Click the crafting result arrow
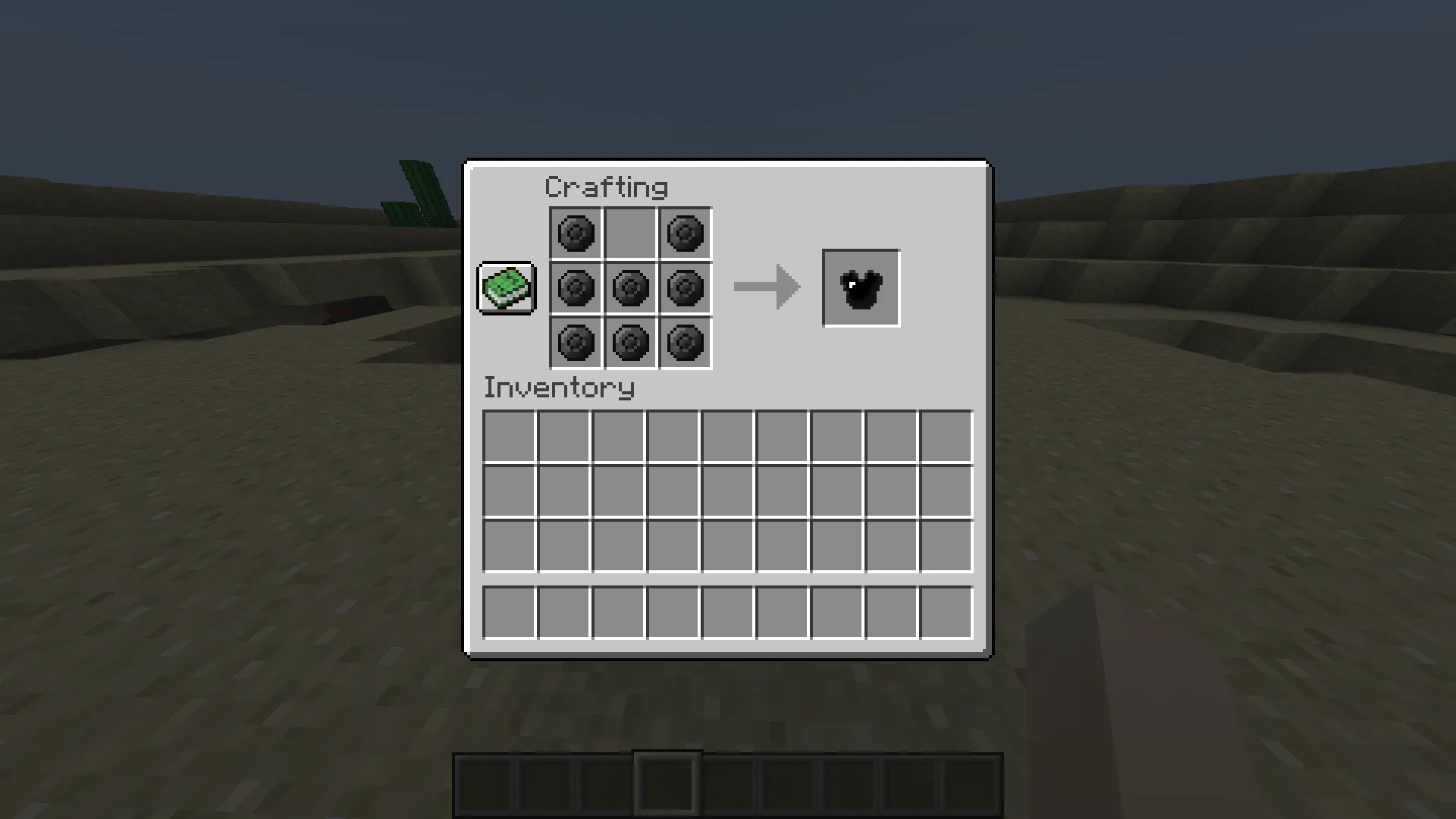This screenshot has width=1456, height=819. point(766,287)
